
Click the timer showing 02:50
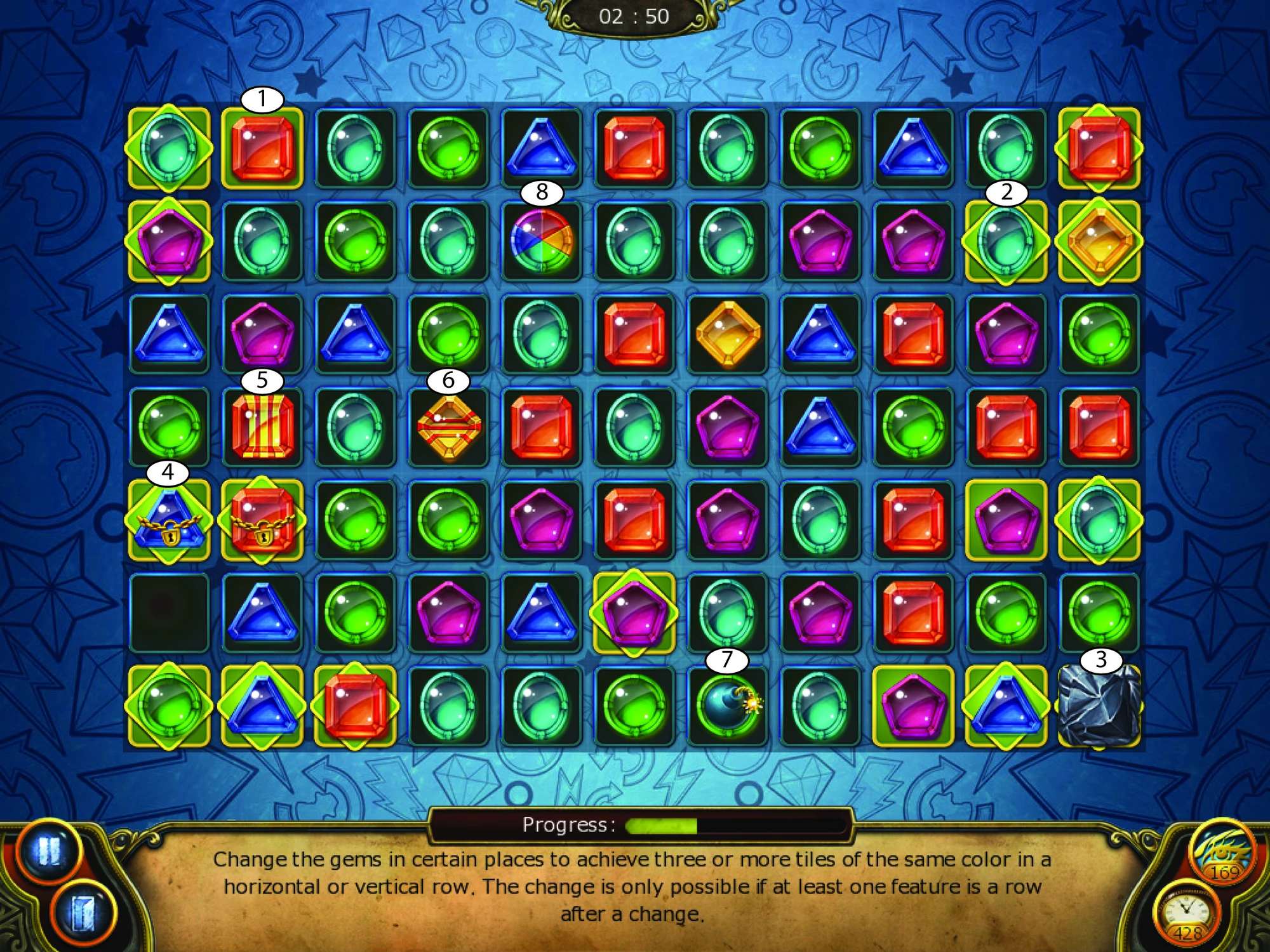635,16
